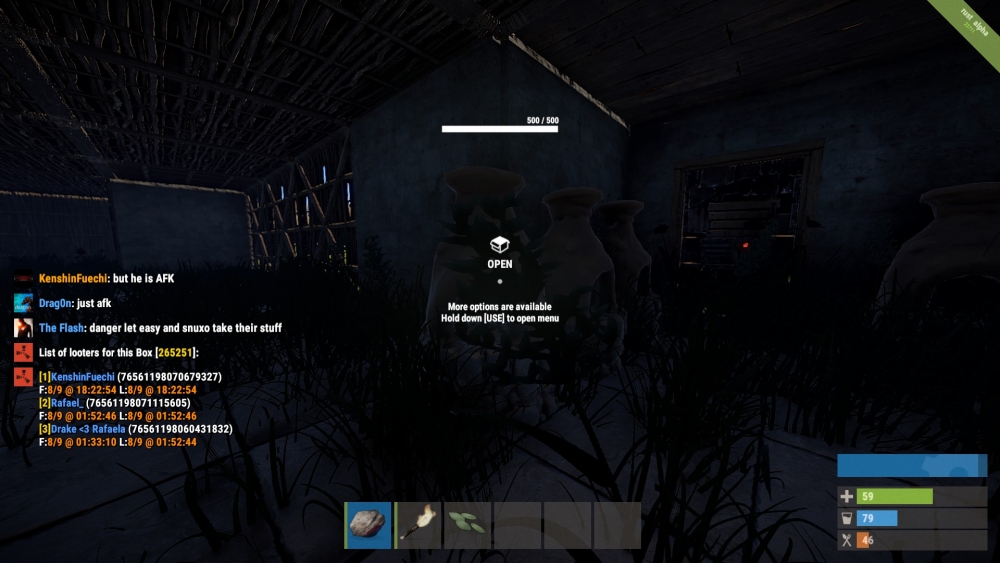1000x563 pixels.
Task: Select the green seeds hotbar slot
Action: (468, 525)
